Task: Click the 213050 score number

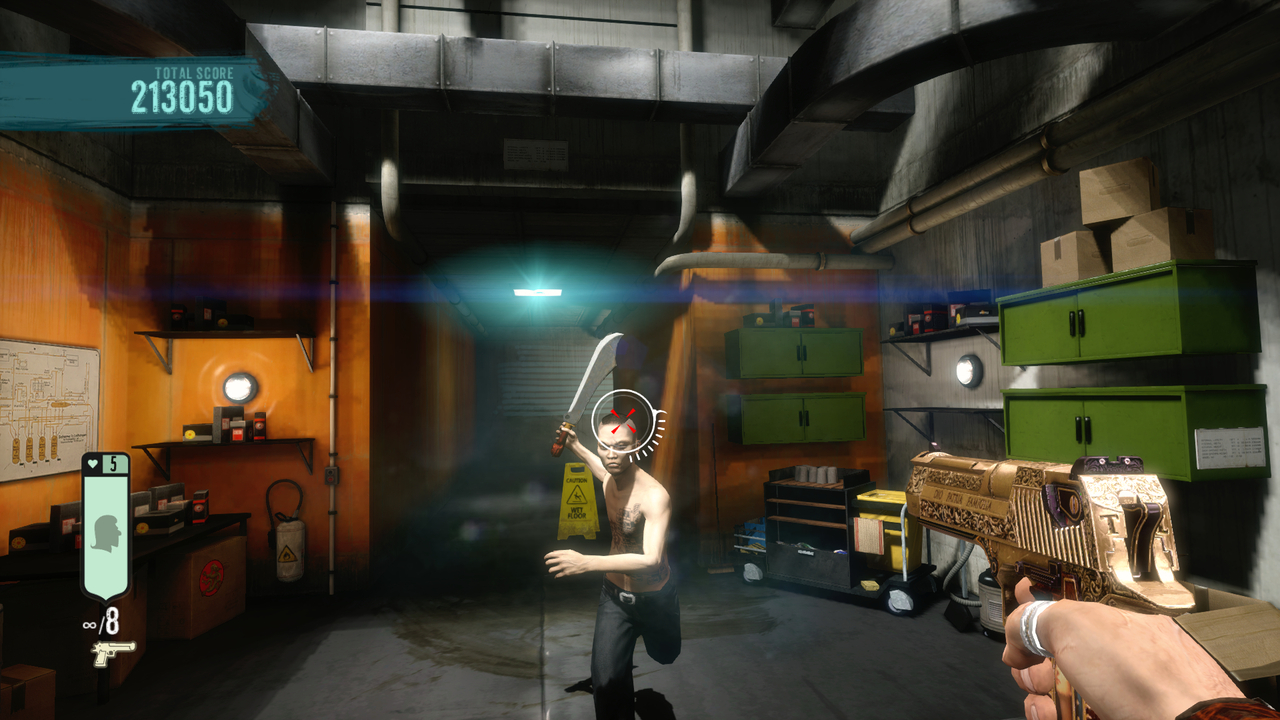Action: click(183, 97)
